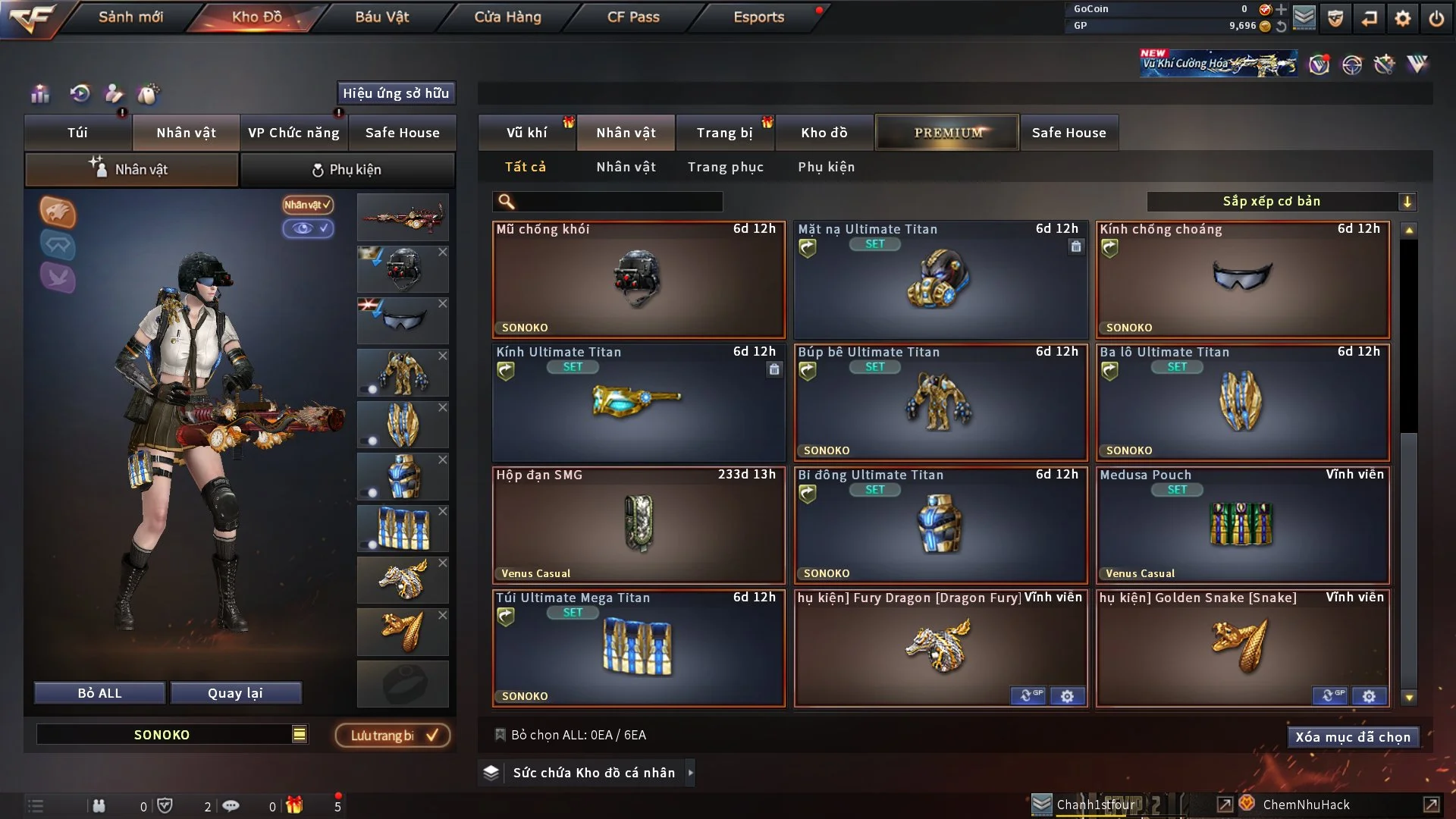
Task: Pick the Búp bê Ultimate Titan item
Action: tap(940, 403)
